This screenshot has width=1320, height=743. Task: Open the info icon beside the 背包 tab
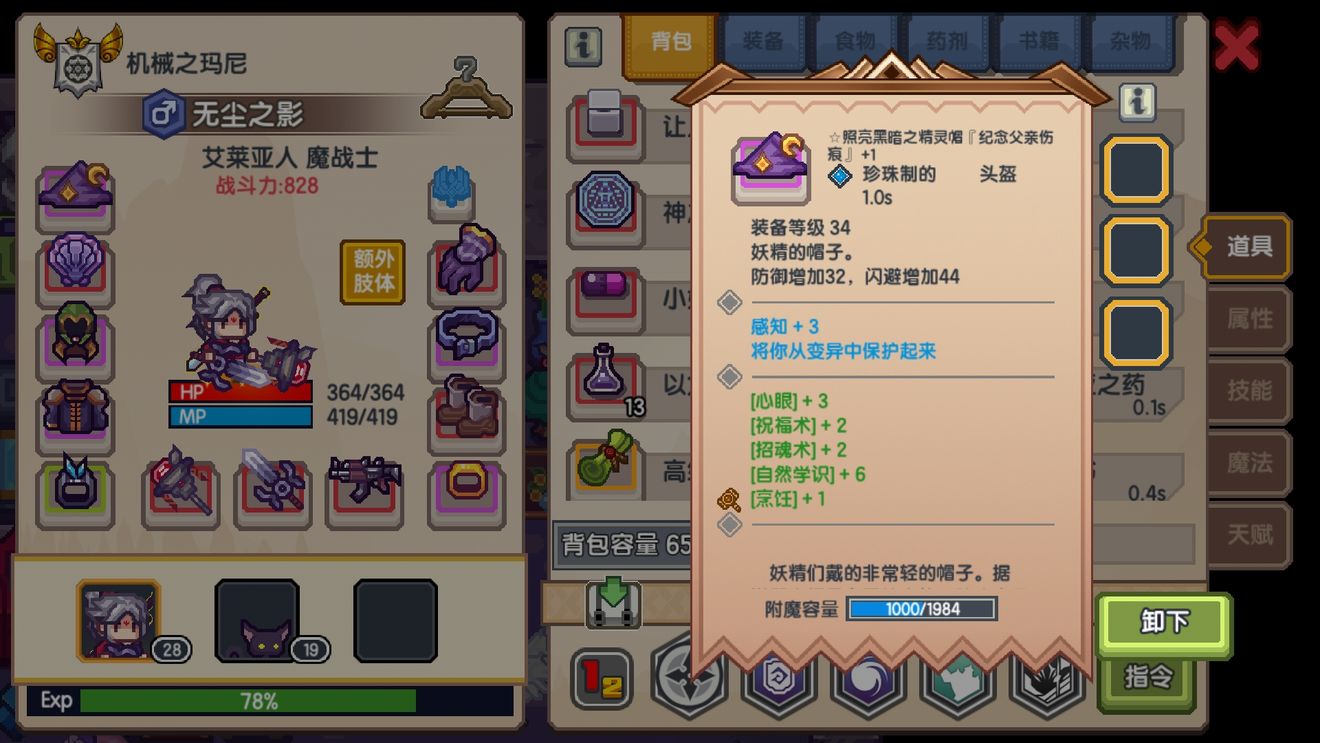(583, 47)
